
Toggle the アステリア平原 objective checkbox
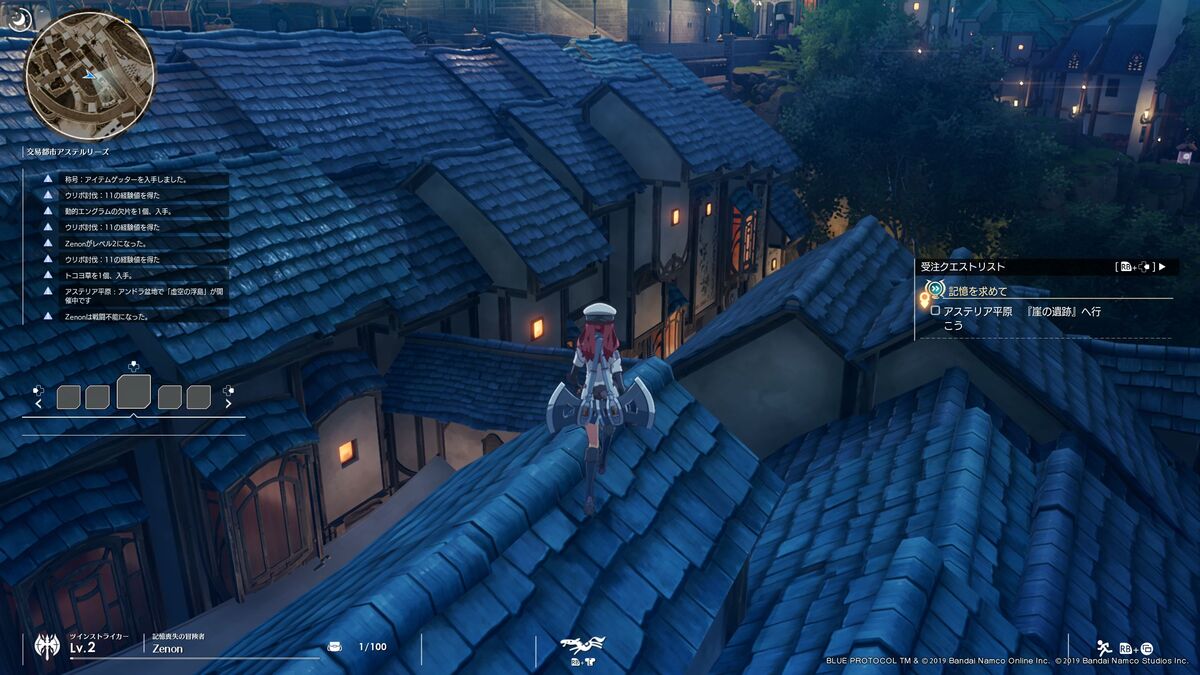[x=935, y=311]
